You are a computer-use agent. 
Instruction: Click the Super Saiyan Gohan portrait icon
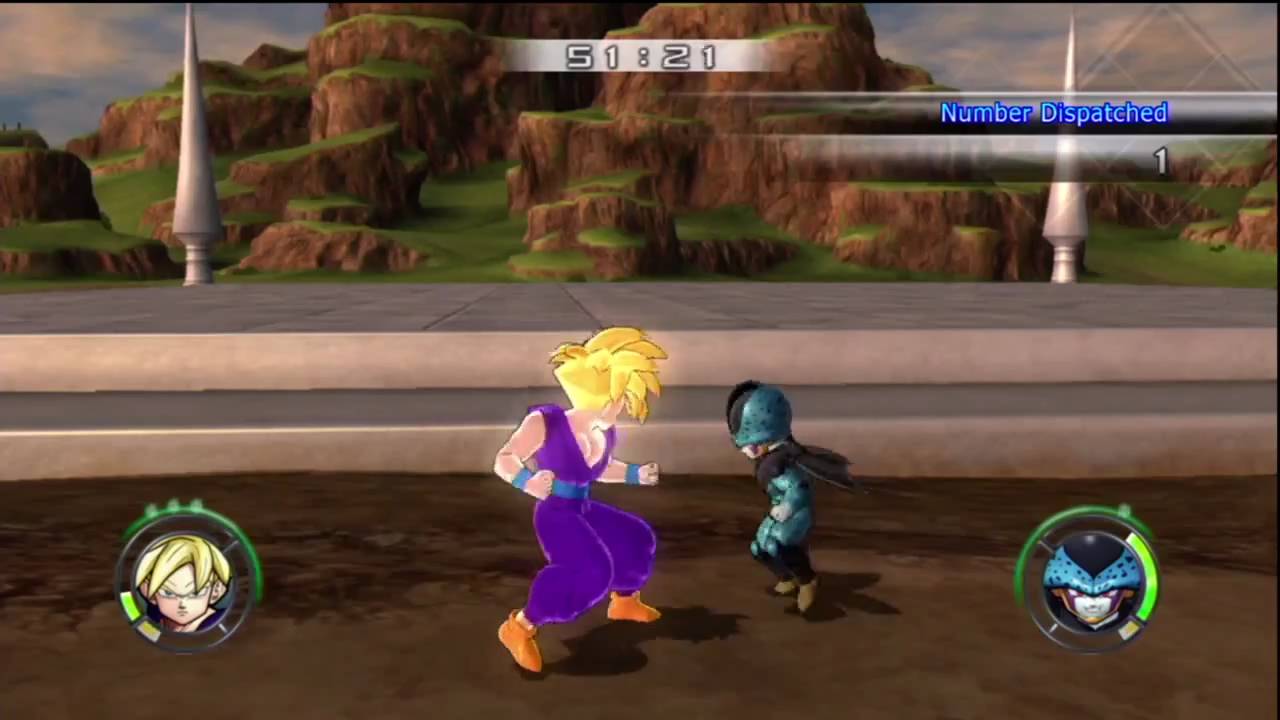(184, 581)
